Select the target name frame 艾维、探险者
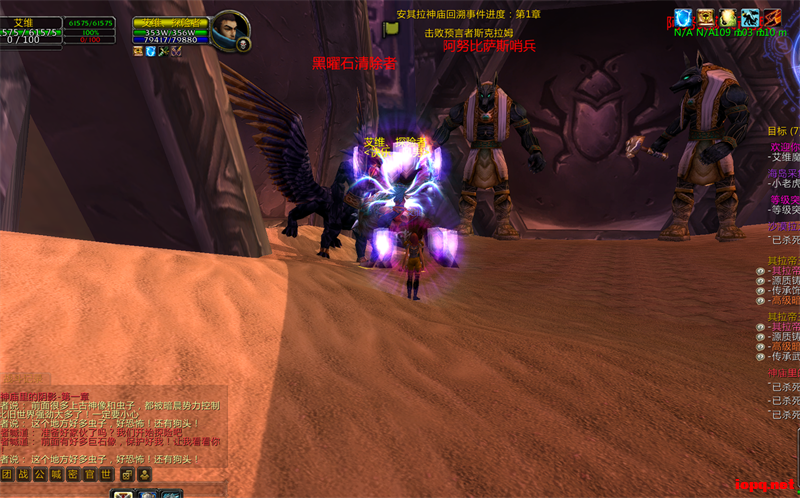This screenshot has width=800, height=498. (x=170, y=22)
